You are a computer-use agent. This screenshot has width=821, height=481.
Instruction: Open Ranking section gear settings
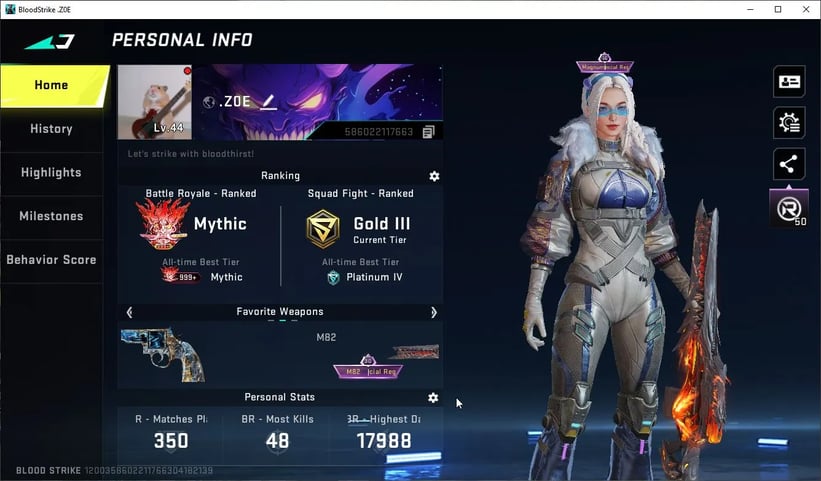pos(434,176)
